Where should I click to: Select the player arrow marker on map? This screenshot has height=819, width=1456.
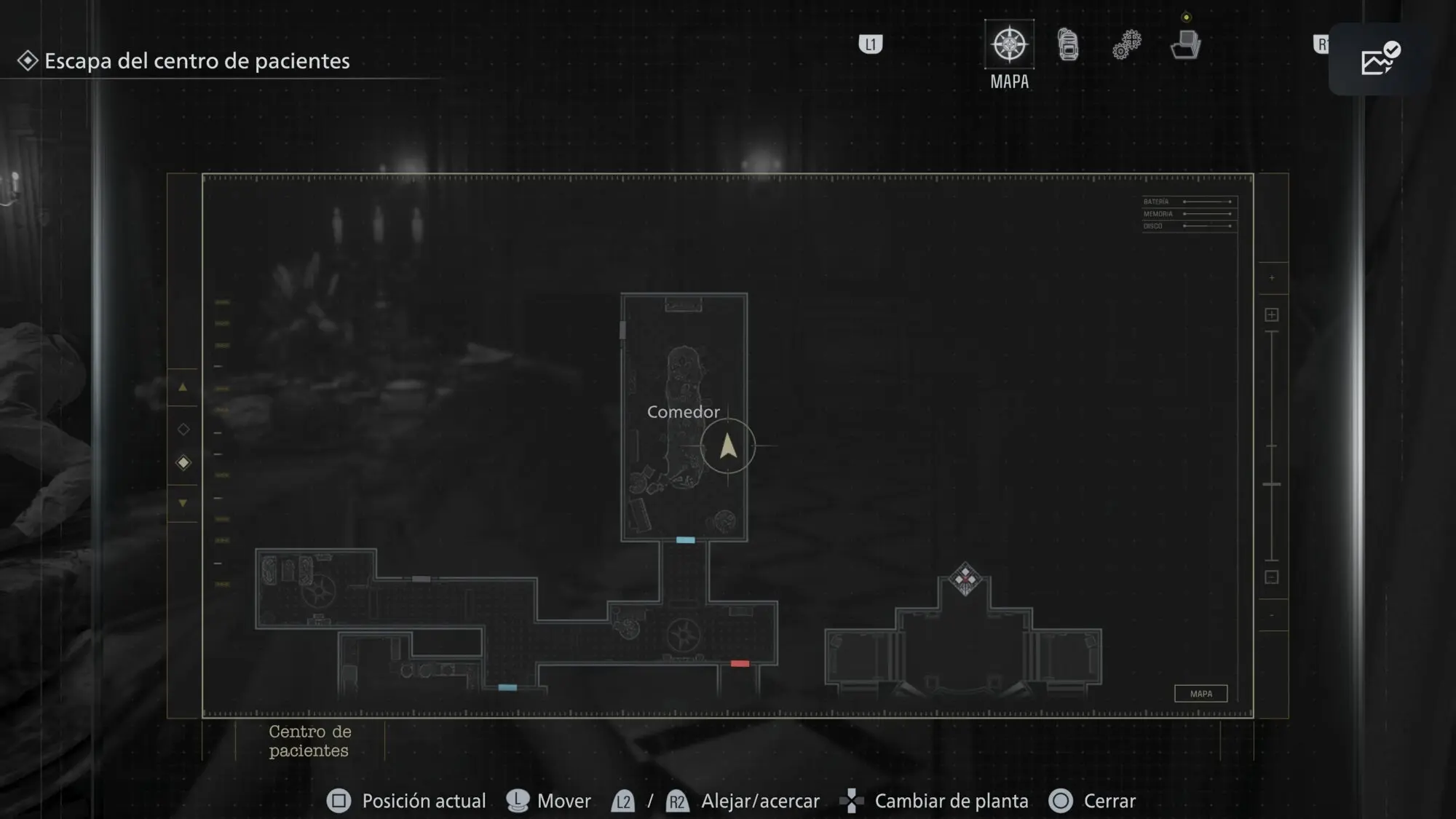click(728, 446)
